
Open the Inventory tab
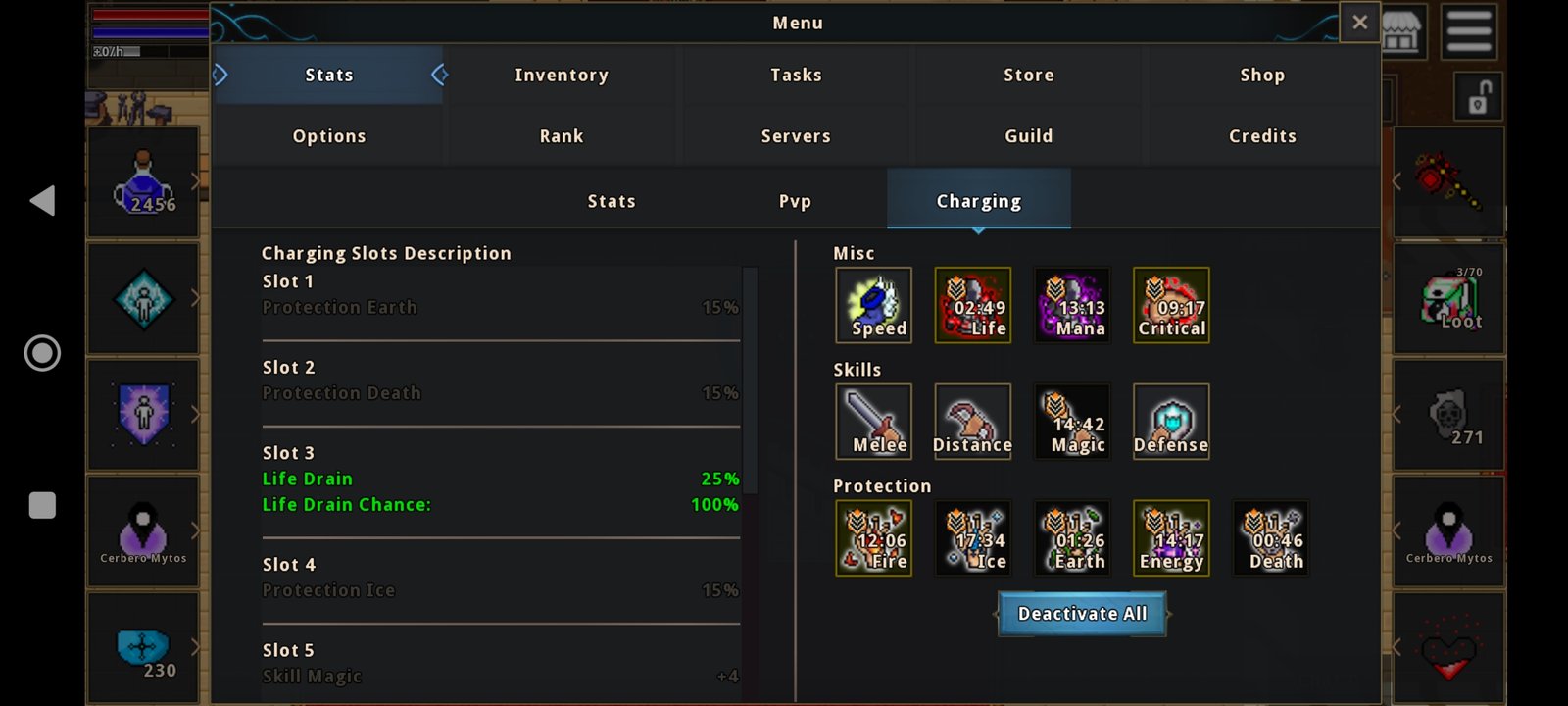pyautogui.click(x=562, y=76)
